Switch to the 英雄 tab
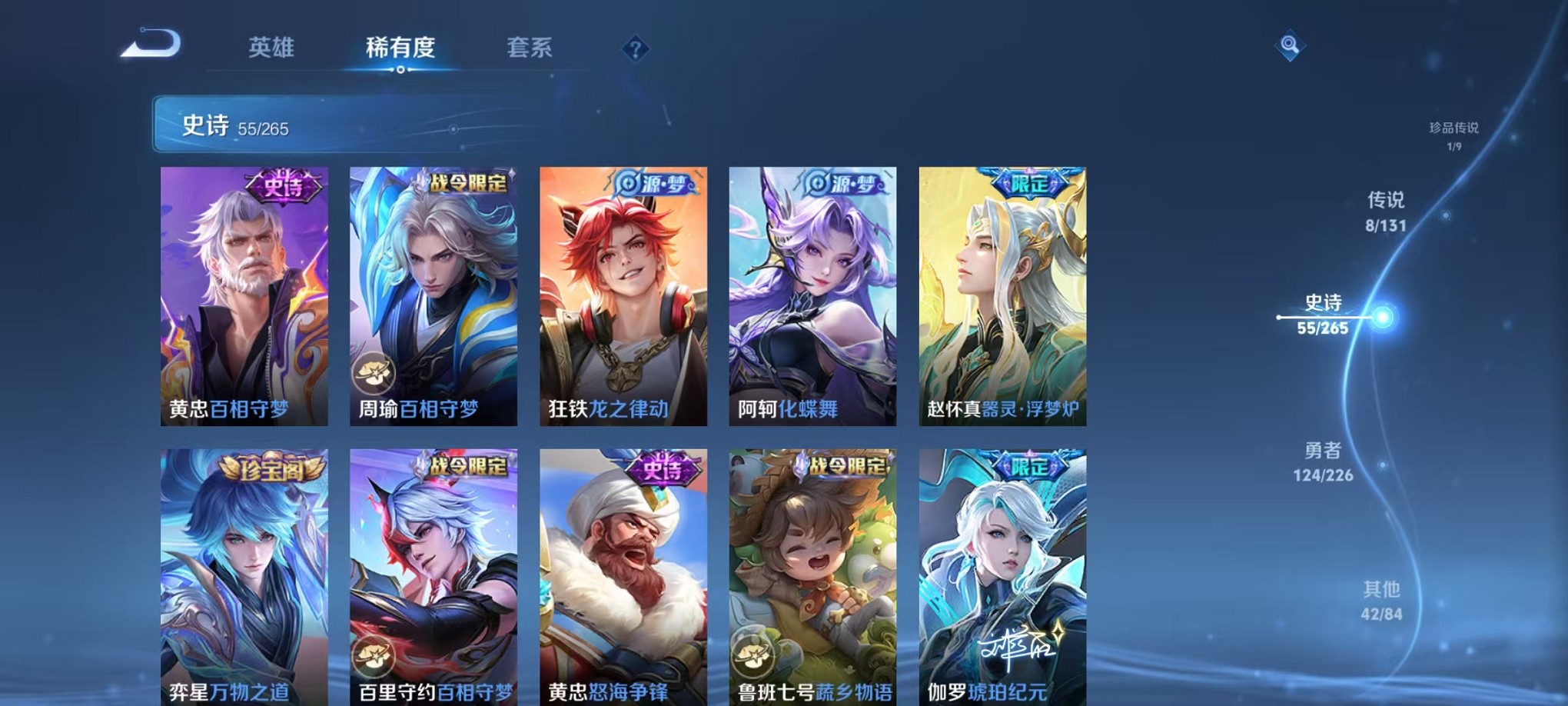The image size is (1568, 706). pyautogui.click(x=272, y=48)
